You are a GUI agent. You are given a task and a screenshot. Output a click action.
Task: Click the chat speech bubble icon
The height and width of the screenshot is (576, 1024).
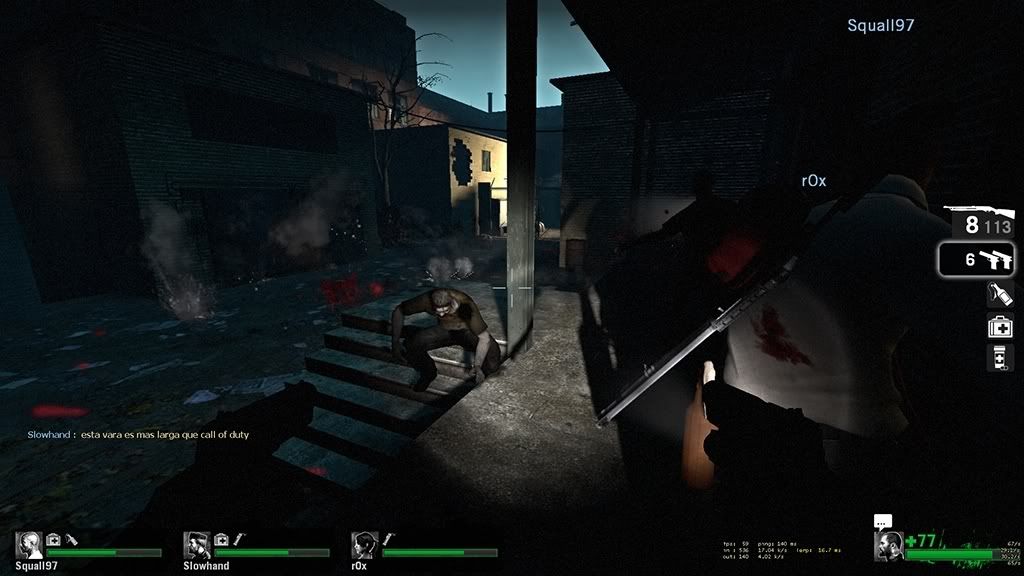tap(882, 521)
